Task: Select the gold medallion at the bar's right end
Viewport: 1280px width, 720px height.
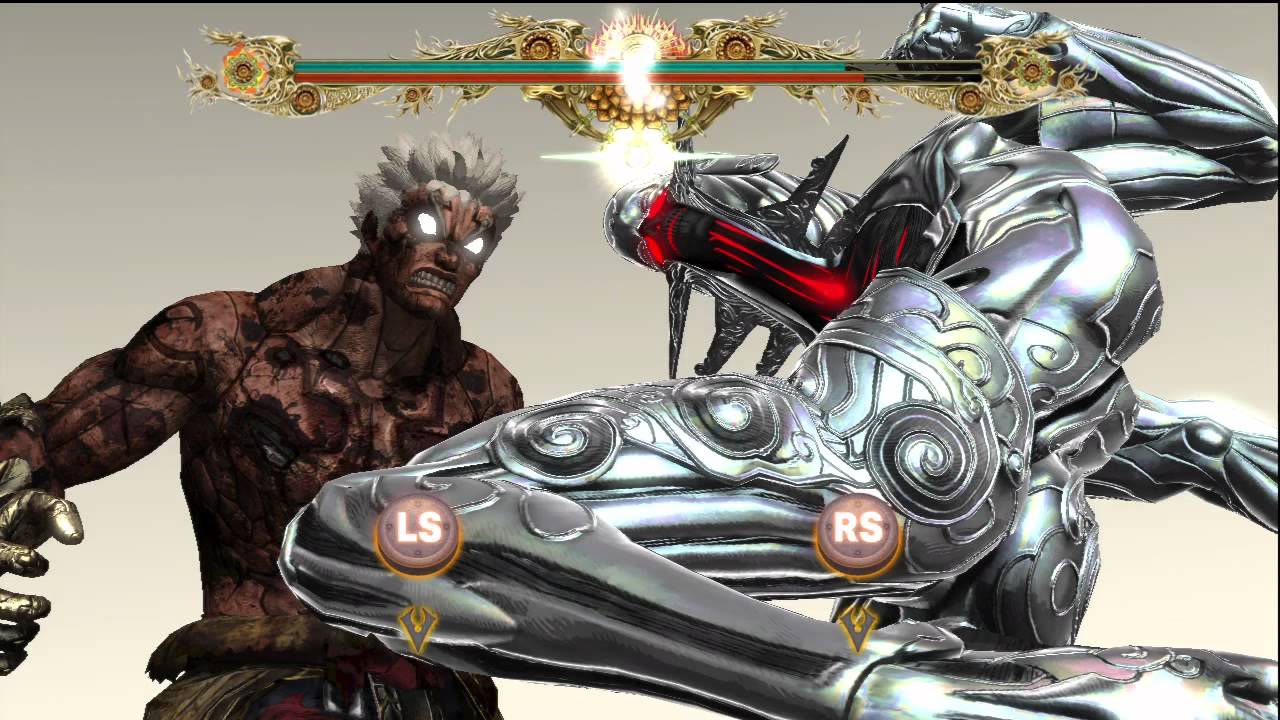Action: [1031, 70]
